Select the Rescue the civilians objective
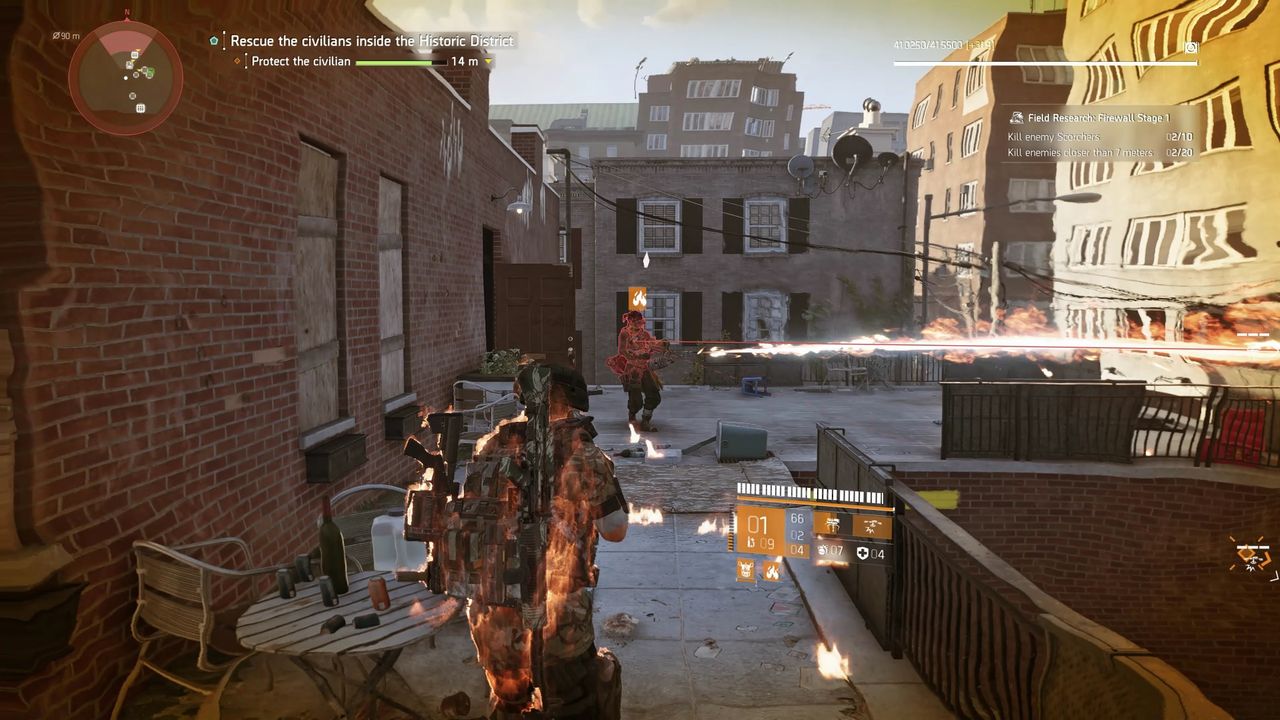 point(371,41)
